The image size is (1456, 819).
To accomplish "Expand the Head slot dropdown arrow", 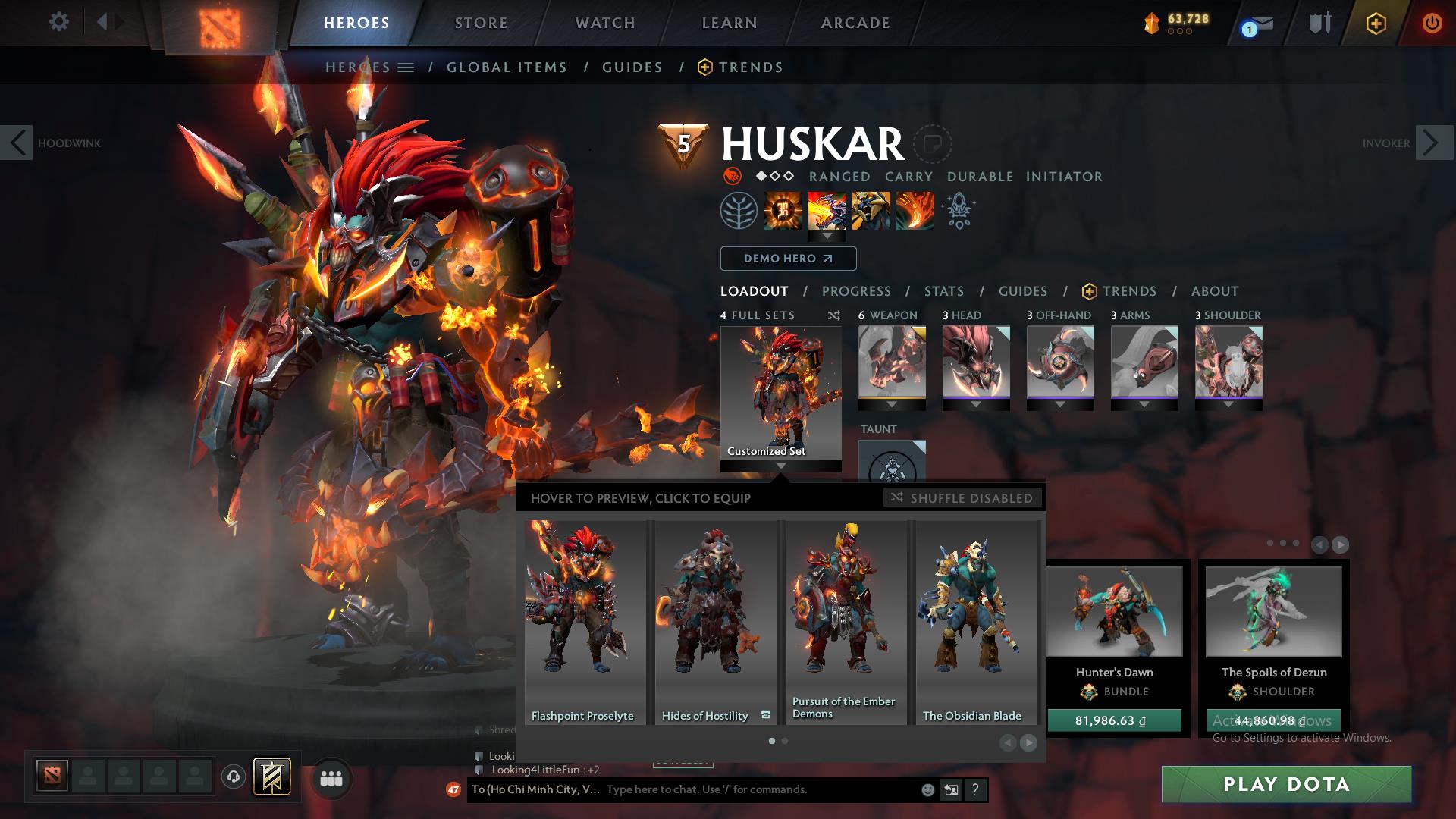I will pyautogui.click(x=975, y=405).
